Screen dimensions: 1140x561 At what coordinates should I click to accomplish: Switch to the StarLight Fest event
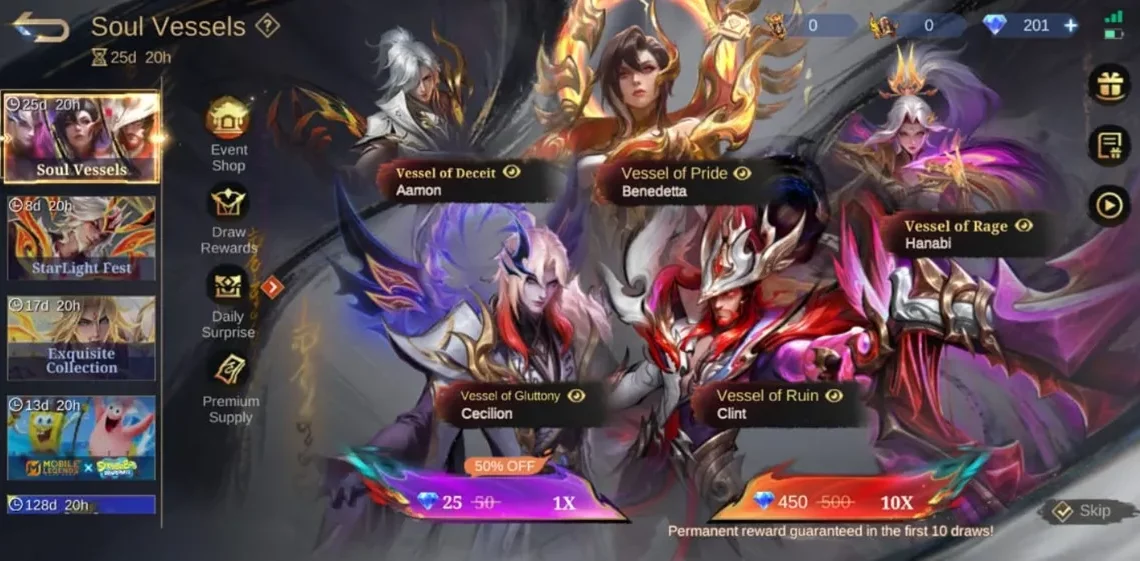coord(81,238)
